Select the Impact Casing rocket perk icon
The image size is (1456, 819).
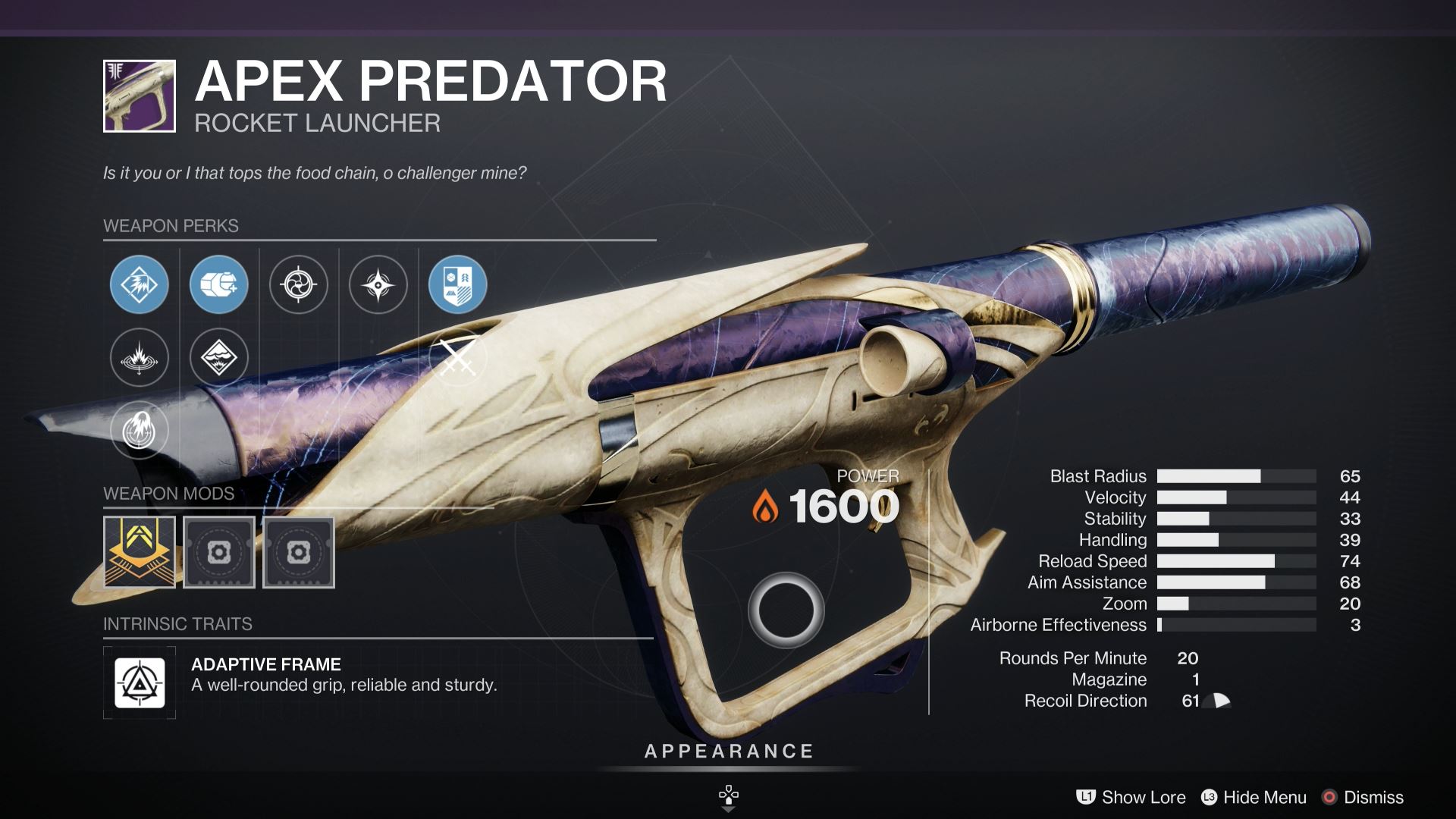[x=219, y=284]
